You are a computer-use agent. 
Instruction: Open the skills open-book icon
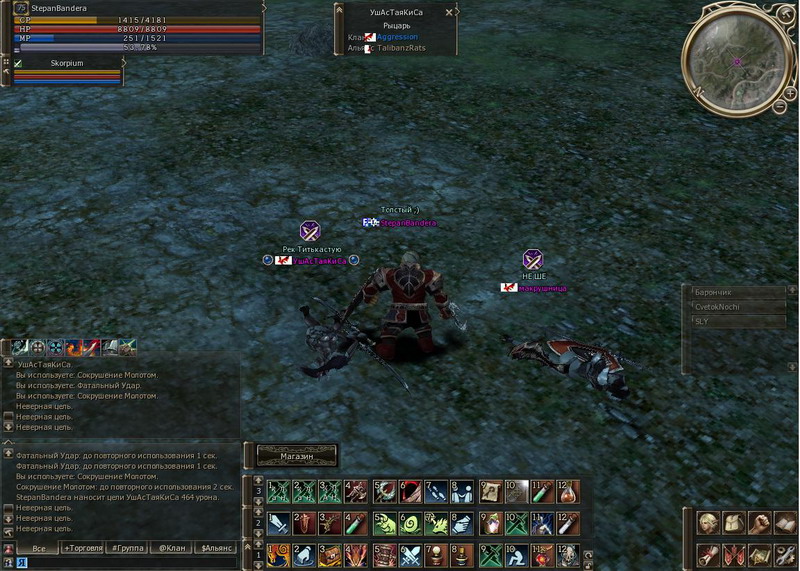click(x=786, y=523)
